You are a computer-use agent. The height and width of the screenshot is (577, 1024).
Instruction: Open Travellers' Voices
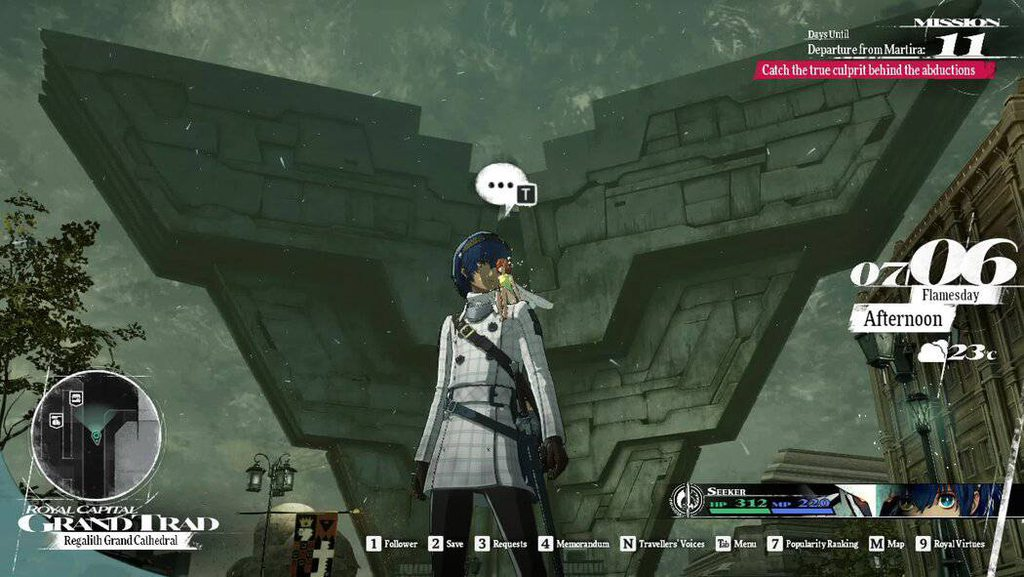coord(662,544)
